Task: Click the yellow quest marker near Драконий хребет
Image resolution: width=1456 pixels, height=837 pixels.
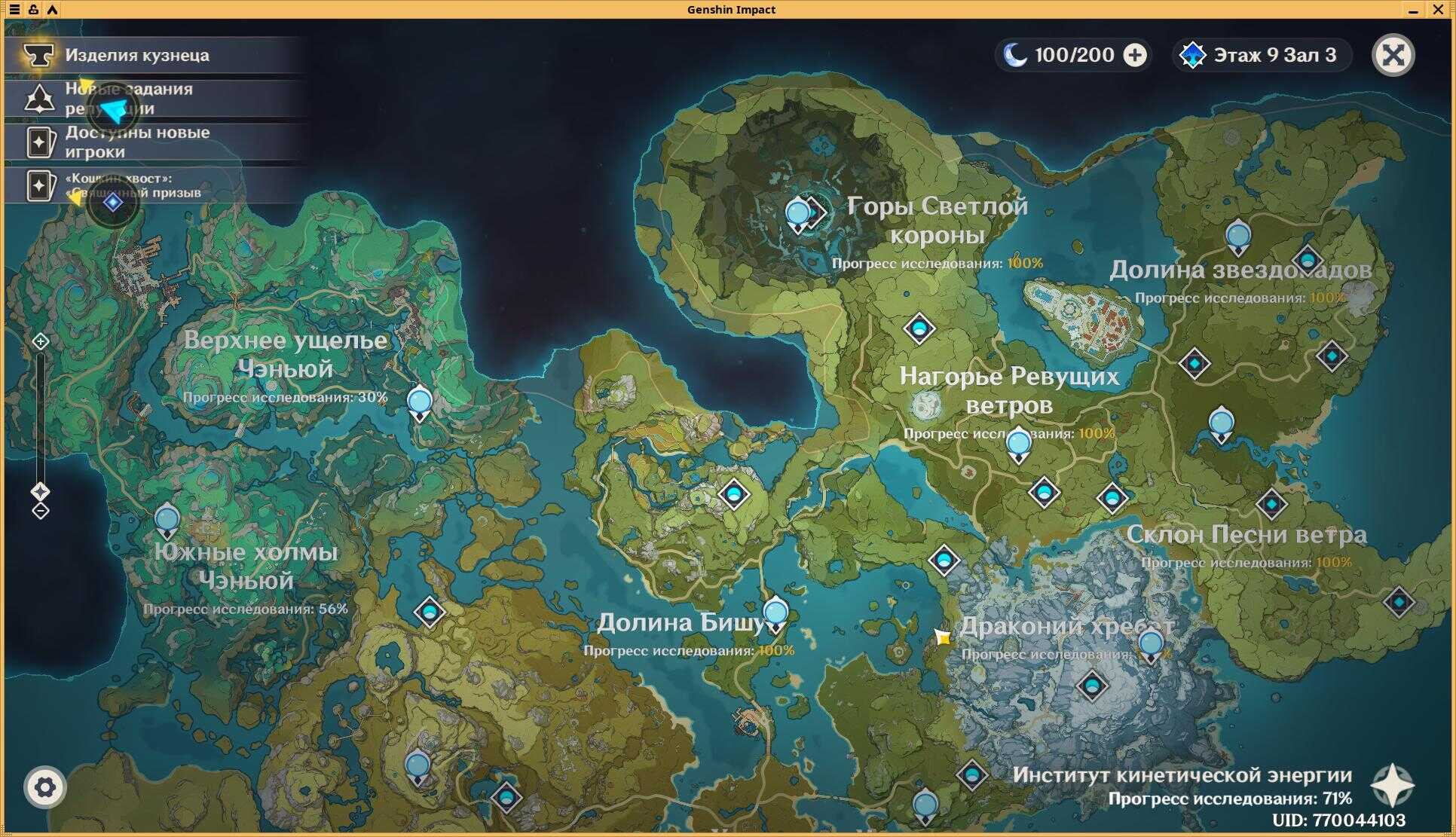Action: coord(942,637)
